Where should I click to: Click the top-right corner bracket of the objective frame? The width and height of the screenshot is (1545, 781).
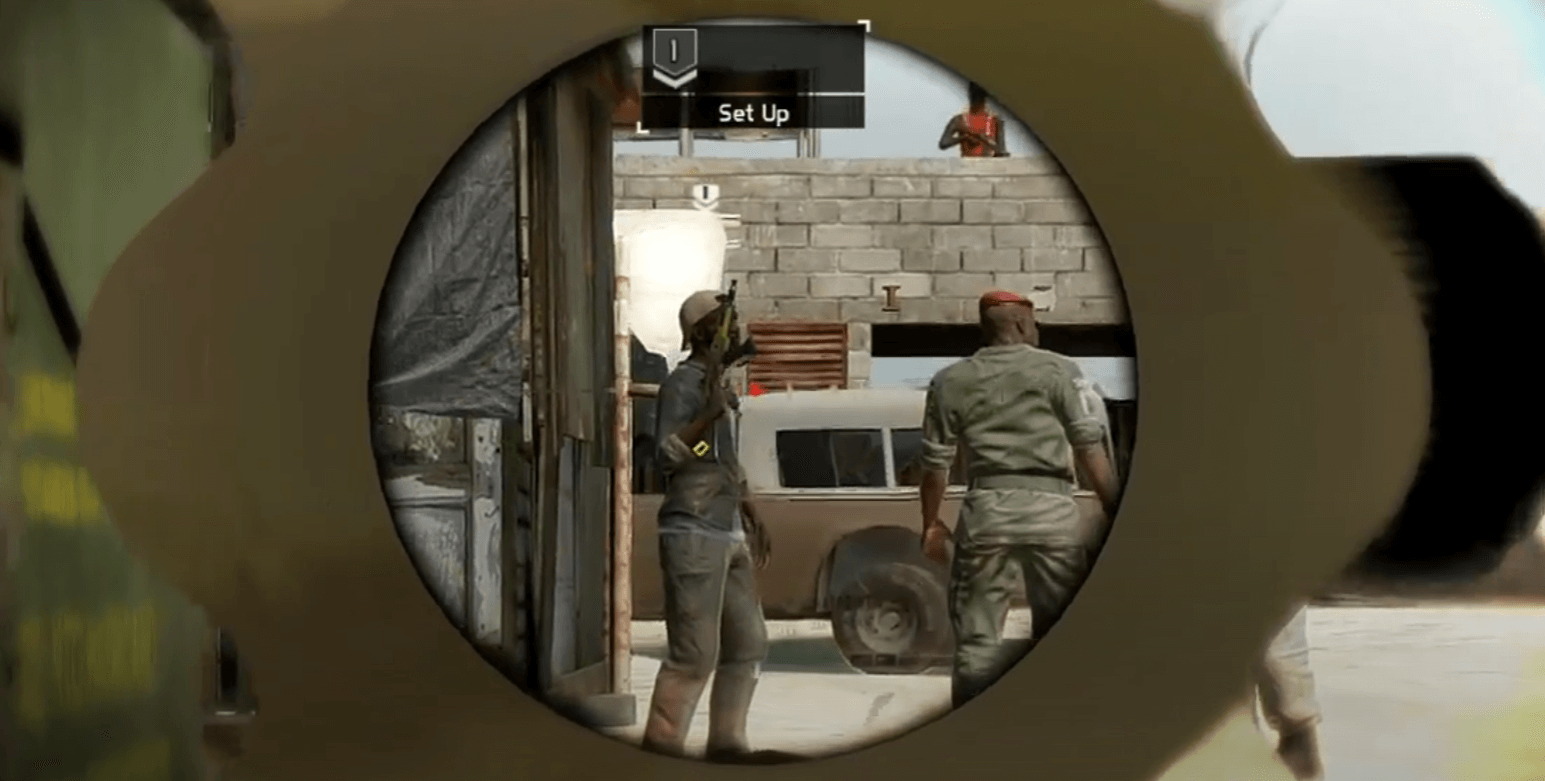point(866,23)
